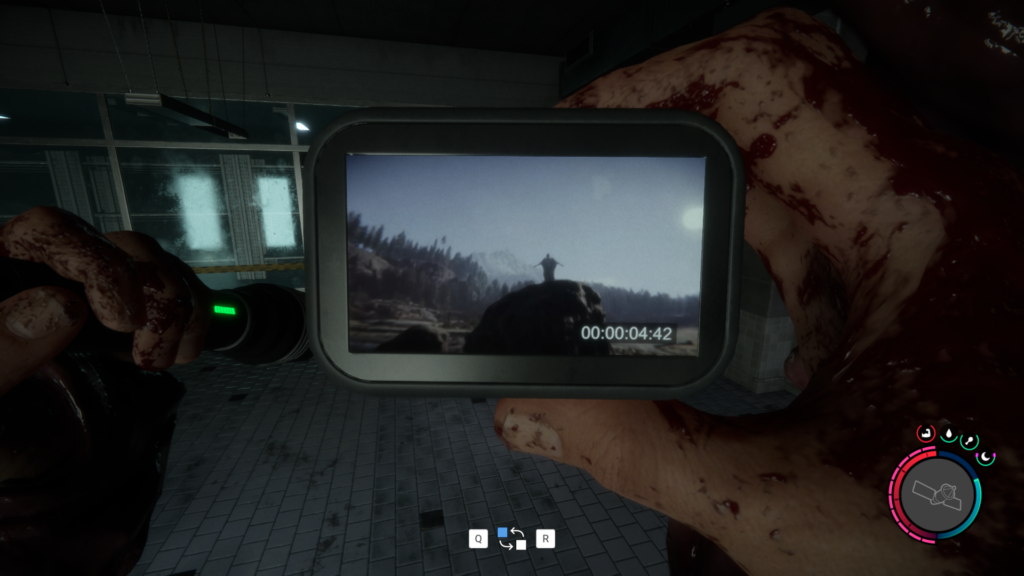Select the drumstick hunger icon
The image size is (1024, 576).
pos(968,441)
